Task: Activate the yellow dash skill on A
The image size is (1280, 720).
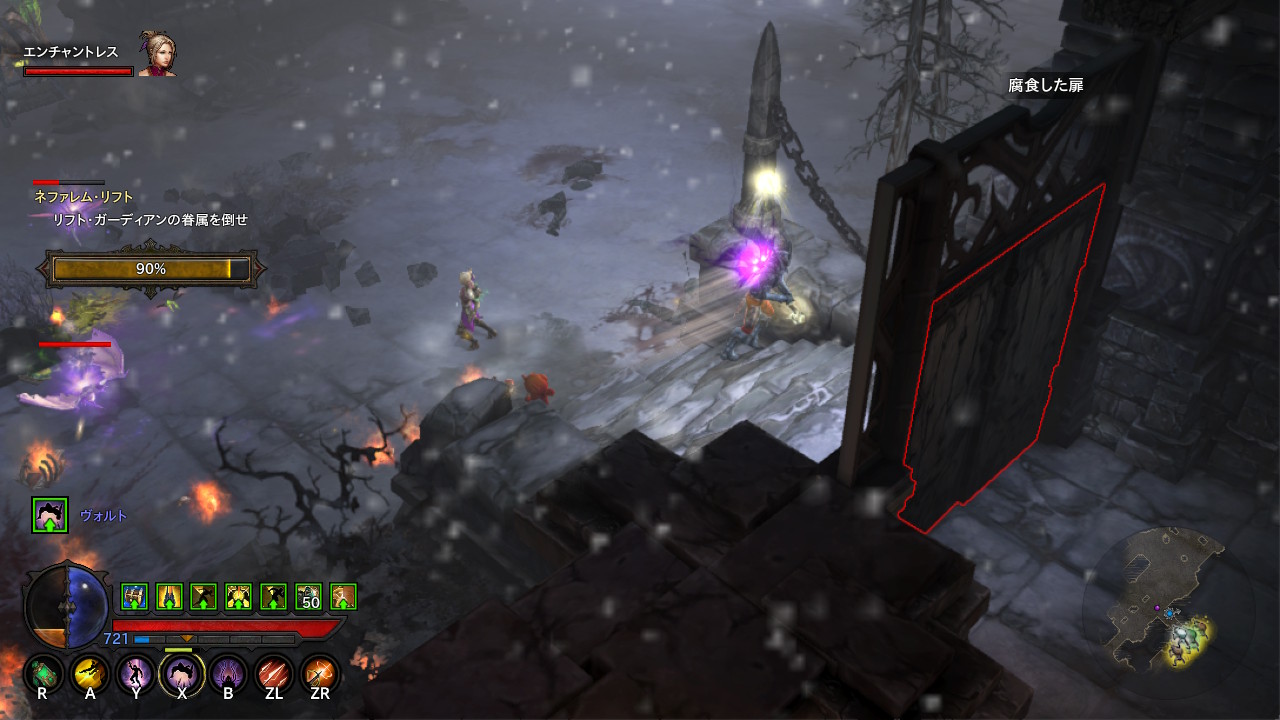Action: coord(90,673)
